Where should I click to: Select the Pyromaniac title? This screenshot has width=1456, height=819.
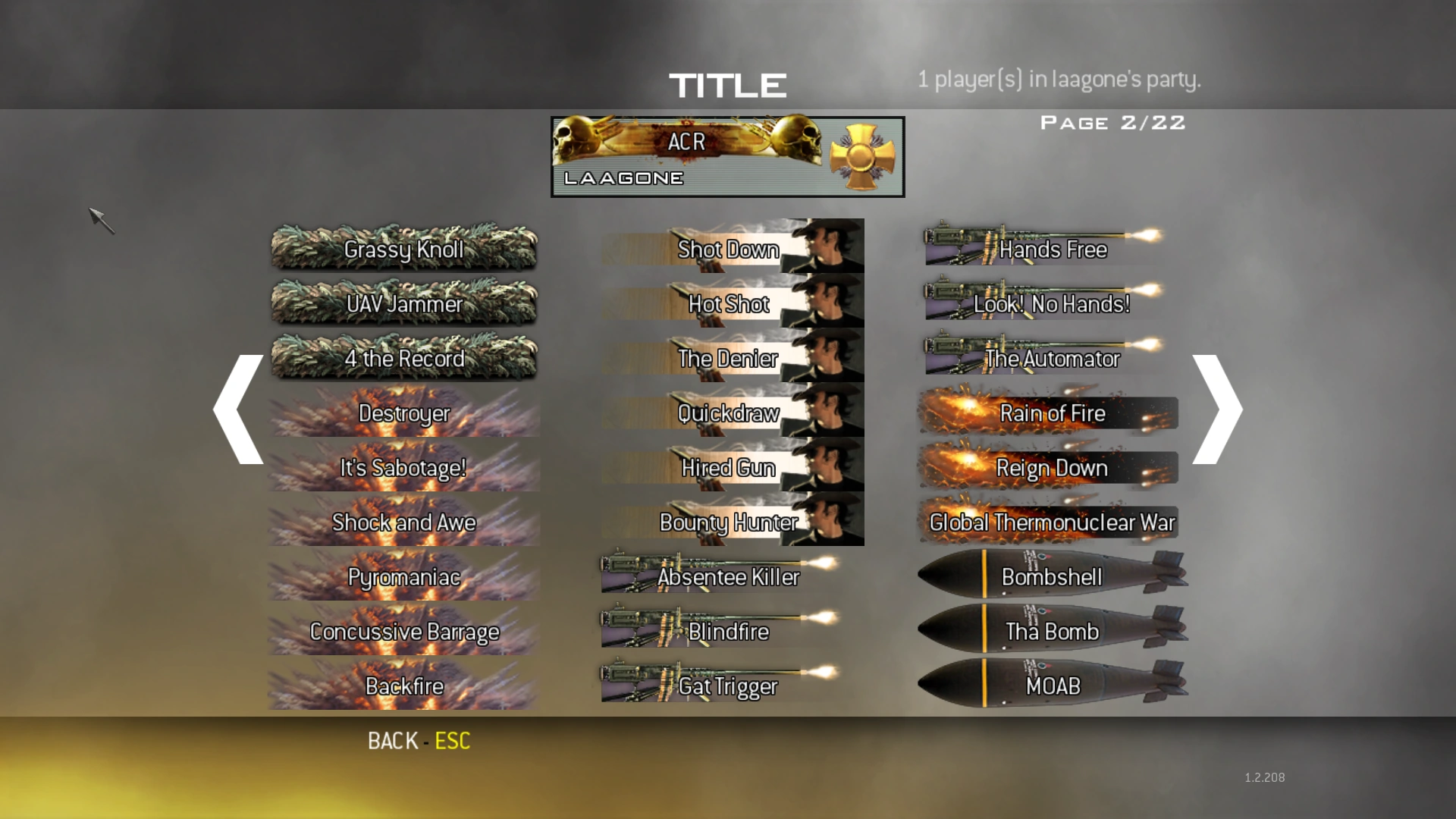pyautogui.click(x=403, y=576)
